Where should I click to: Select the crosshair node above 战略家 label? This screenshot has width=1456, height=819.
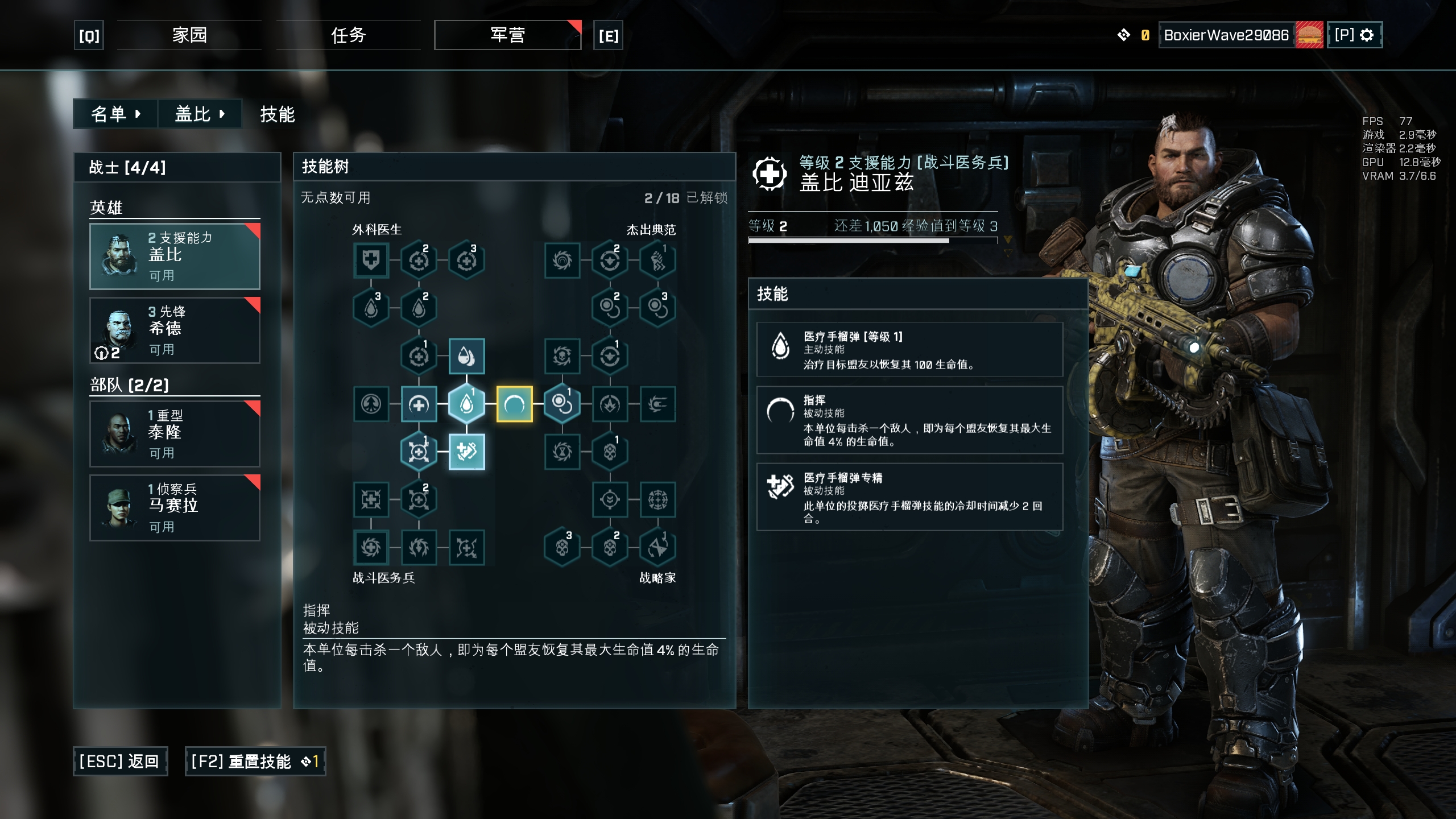coord(610,500)
